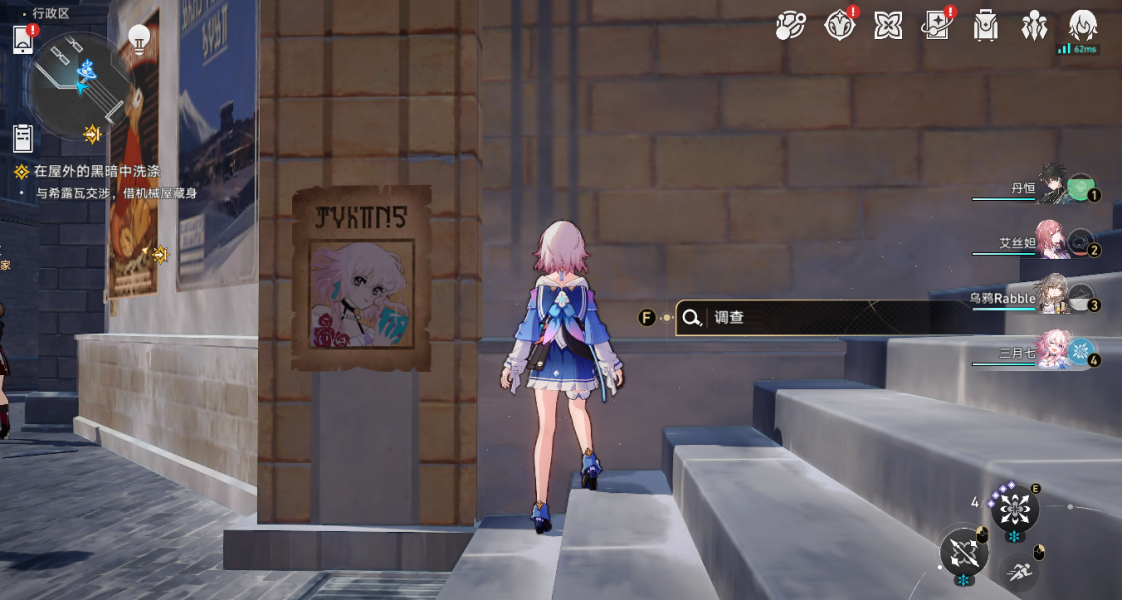Open the character portrait icon
The image size is (1122, 600).
[1083, 26]
